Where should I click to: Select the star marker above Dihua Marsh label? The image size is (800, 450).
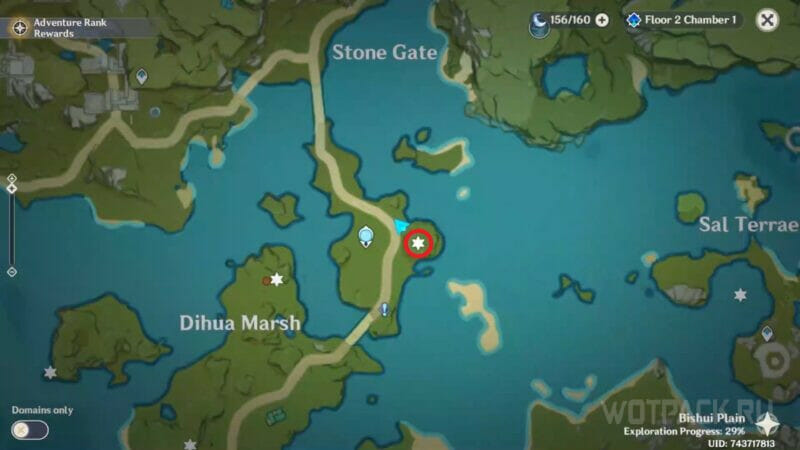click(276, 280)
